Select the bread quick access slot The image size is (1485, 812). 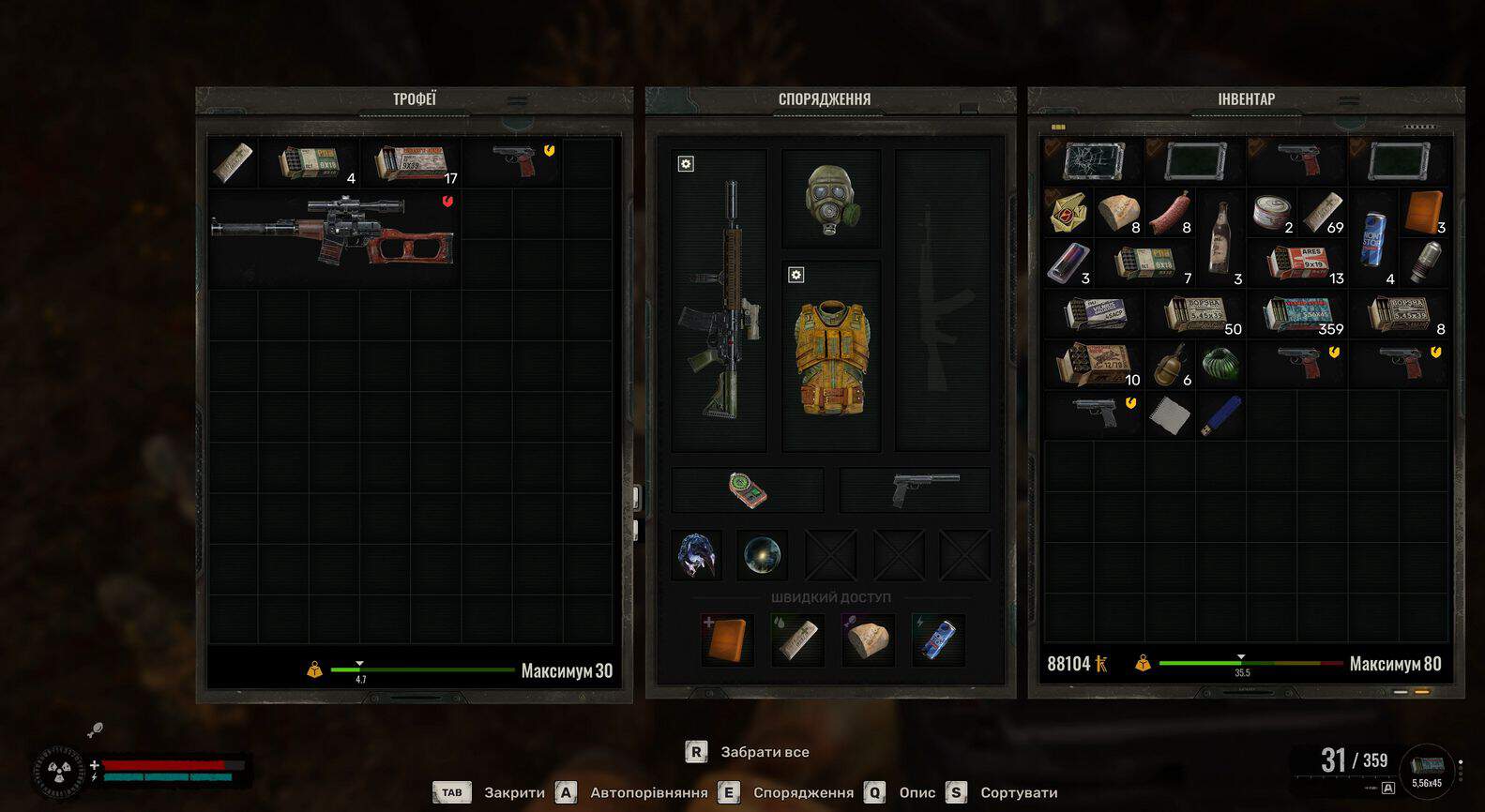click(x=867, y=639)
